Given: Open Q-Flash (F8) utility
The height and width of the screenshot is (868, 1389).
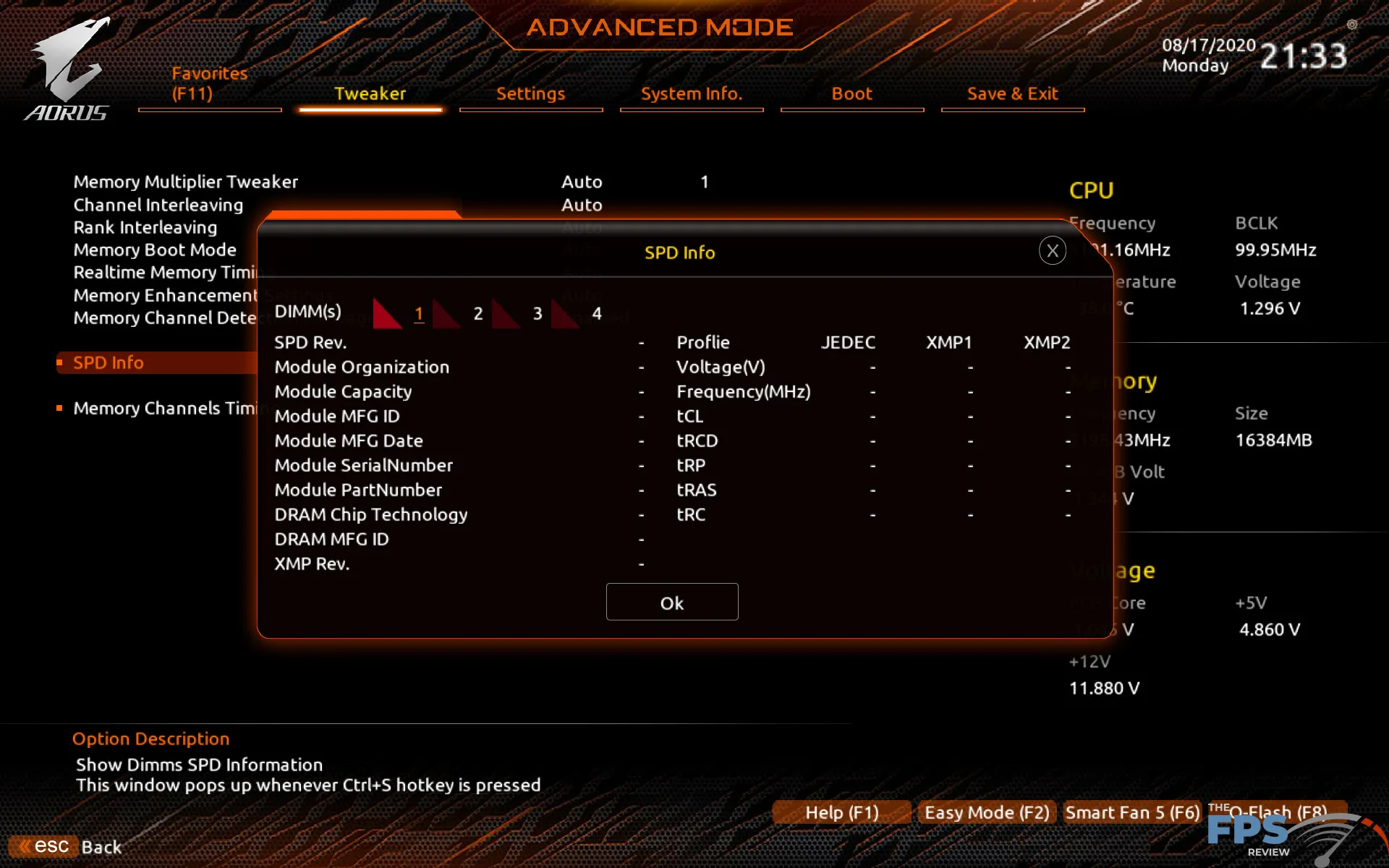Looking at the screenshot, I should click(1277, 812).
